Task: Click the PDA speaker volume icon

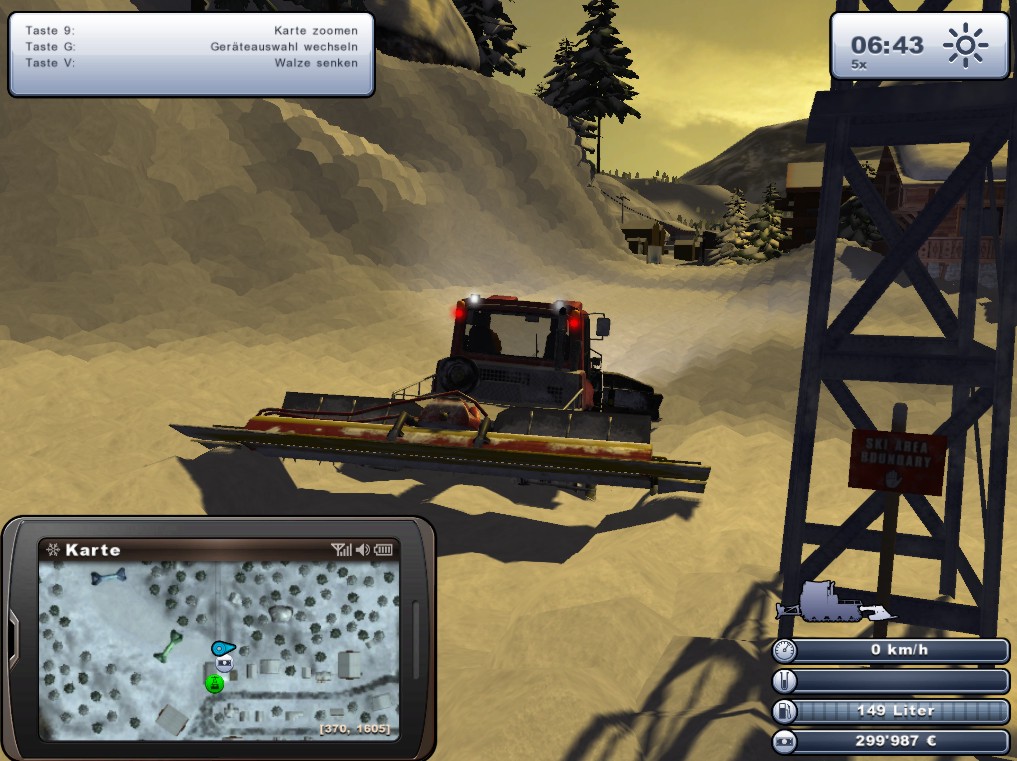Action: click(362, 550)
